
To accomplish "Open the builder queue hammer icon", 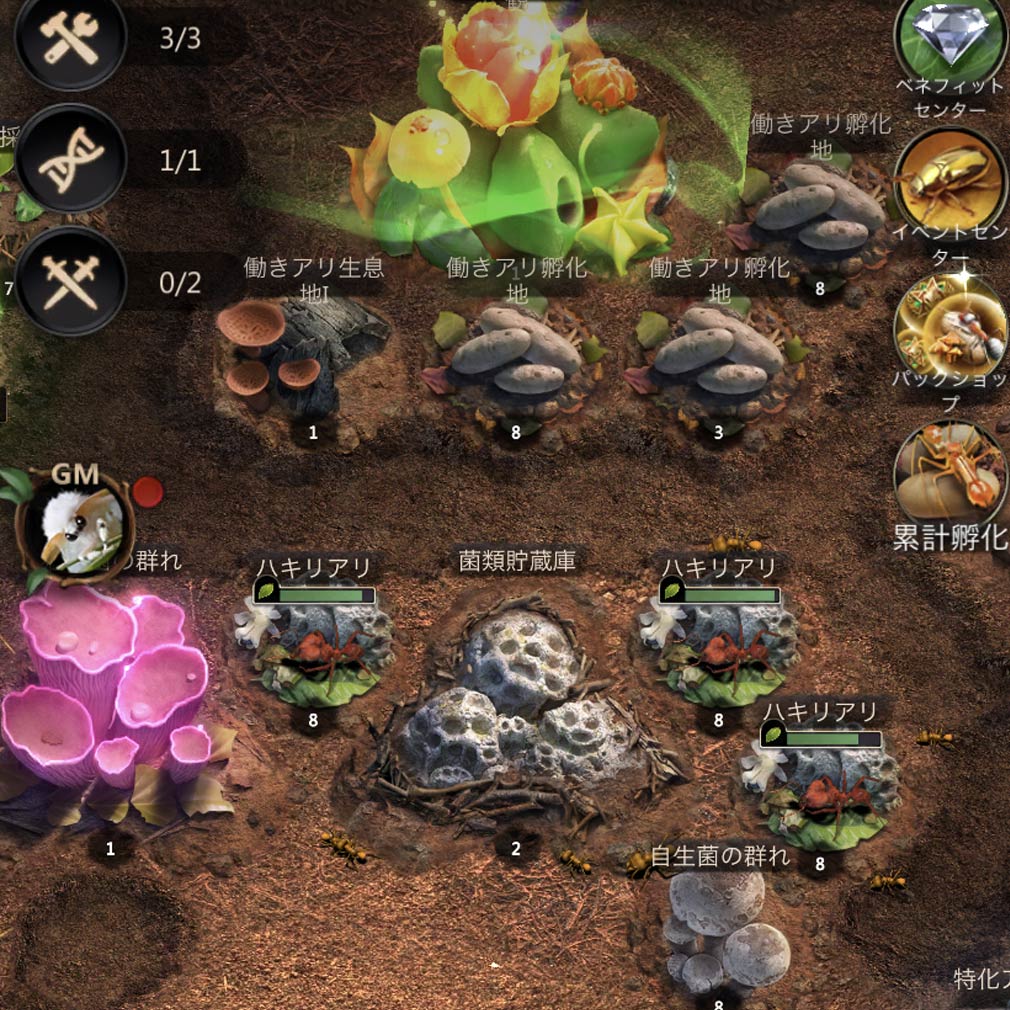I will pos(70,38).
